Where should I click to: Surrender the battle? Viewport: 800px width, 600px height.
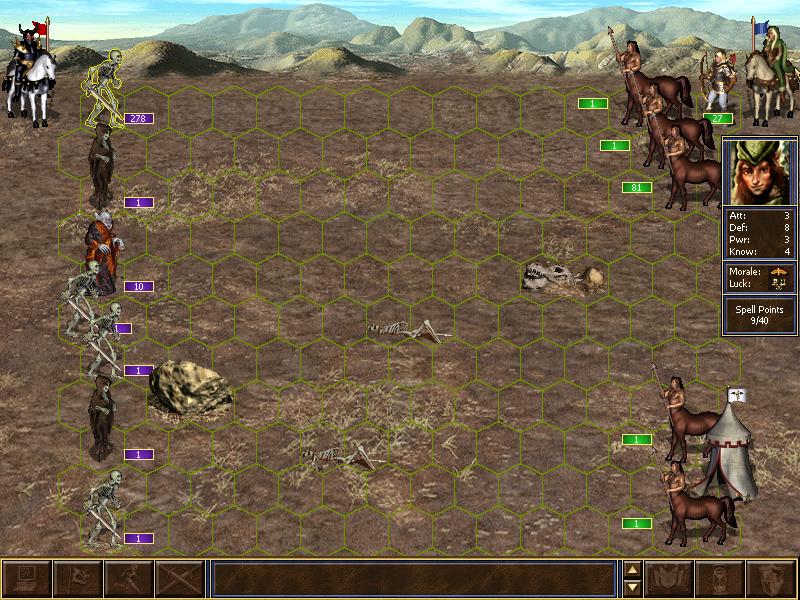click(x=78, y=579)
